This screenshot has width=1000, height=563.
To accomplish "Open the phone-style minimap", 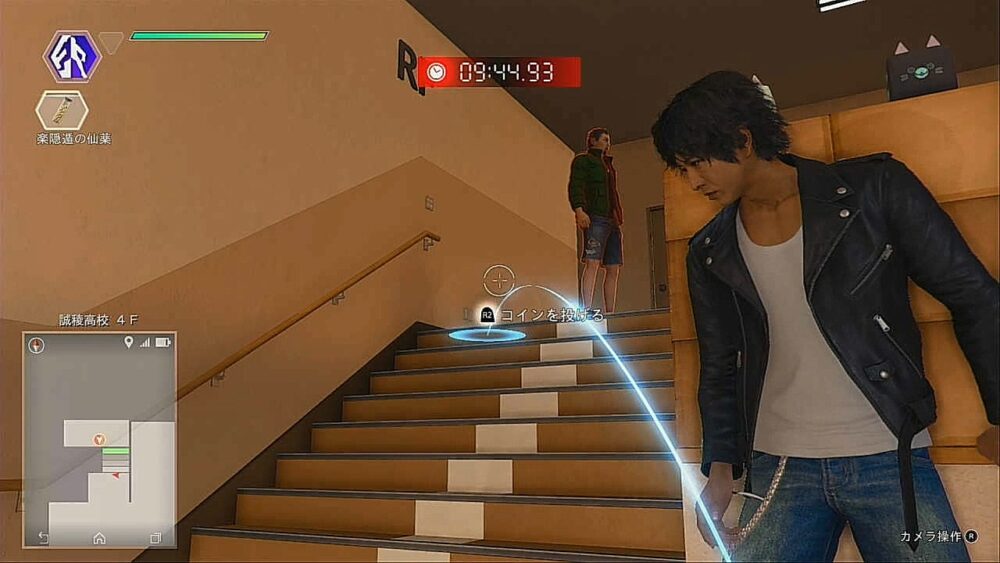I will pyautogui.click(x=99, y=438).
